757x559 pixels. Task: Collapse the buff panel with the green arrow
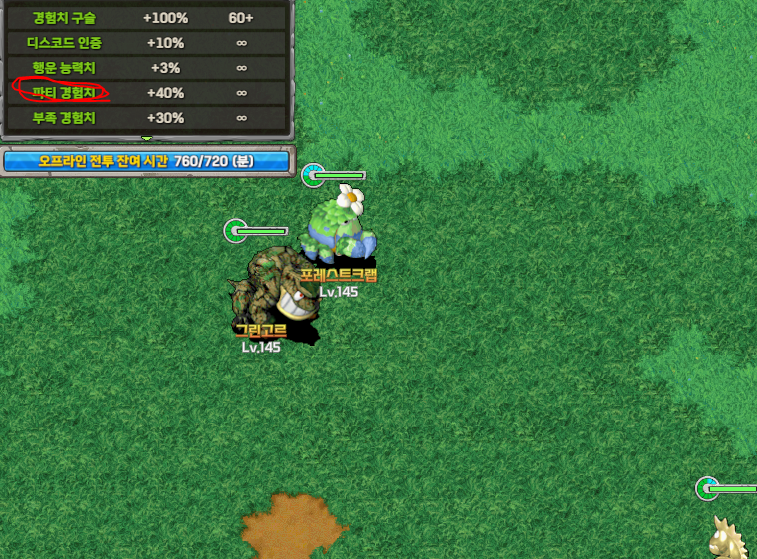click(146, 138)
